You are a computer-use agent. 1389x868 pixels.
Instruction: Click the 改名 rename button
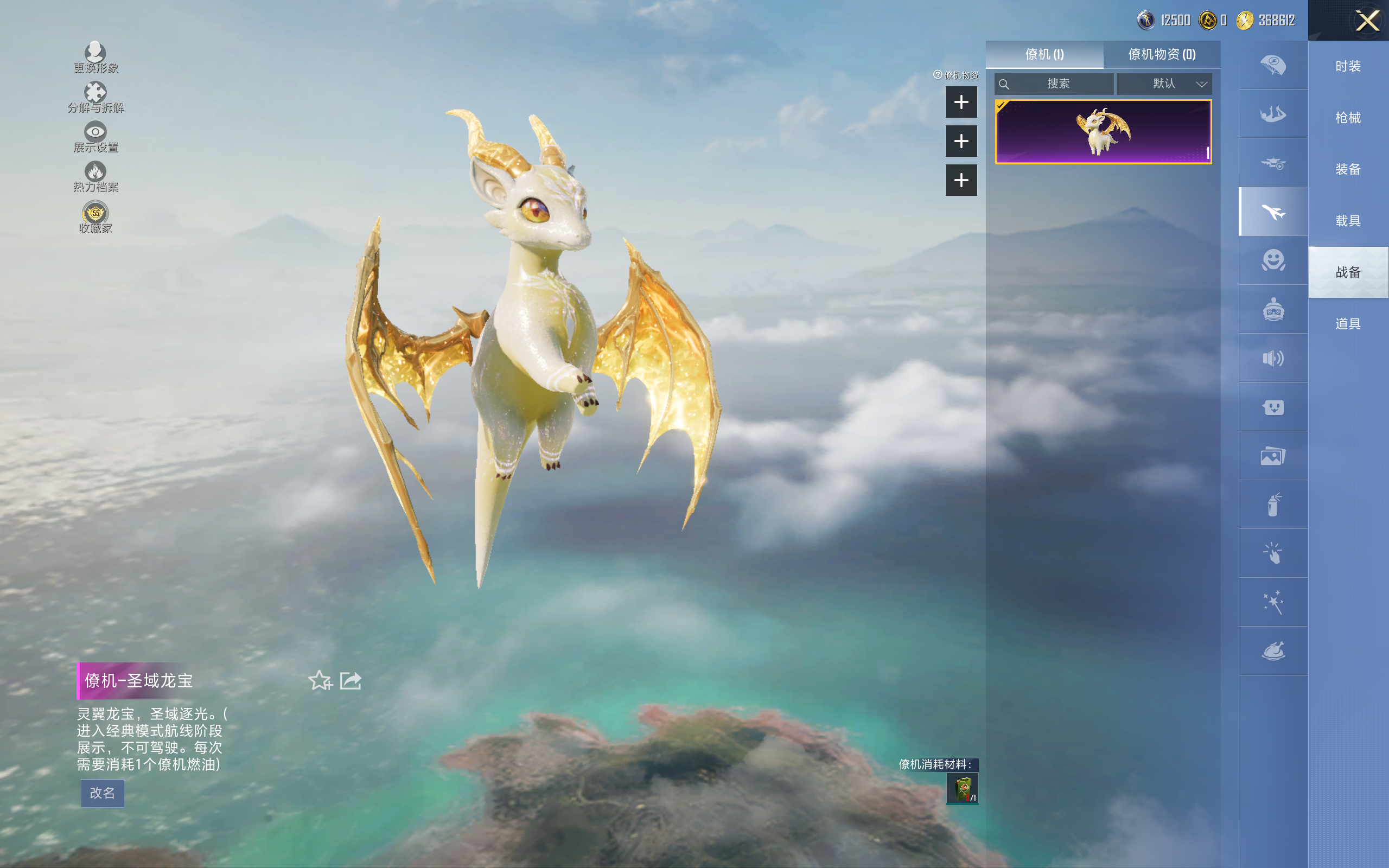[102, 793]
